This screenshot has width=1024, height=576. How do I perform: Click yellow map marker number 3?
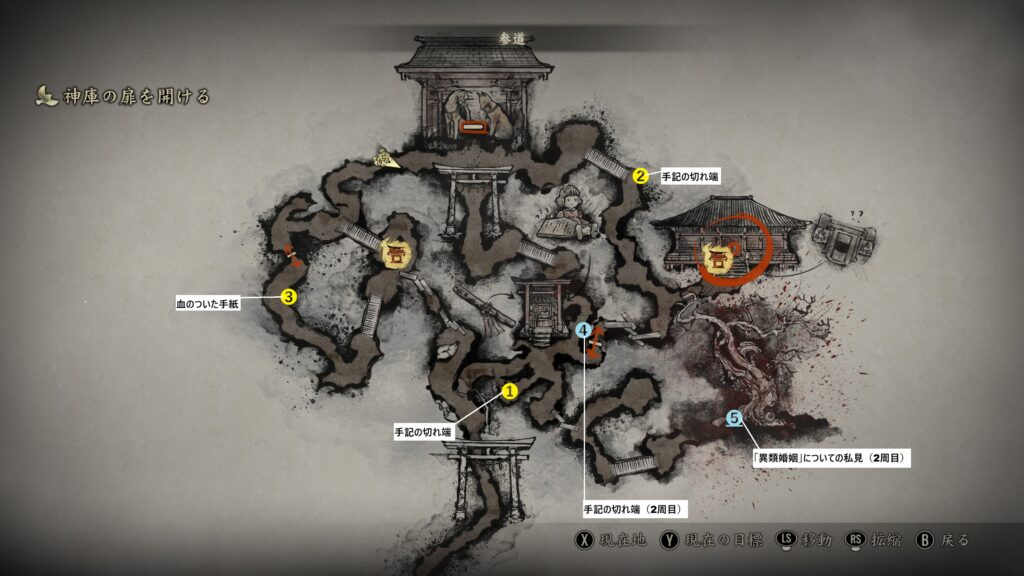pos(288,296)
